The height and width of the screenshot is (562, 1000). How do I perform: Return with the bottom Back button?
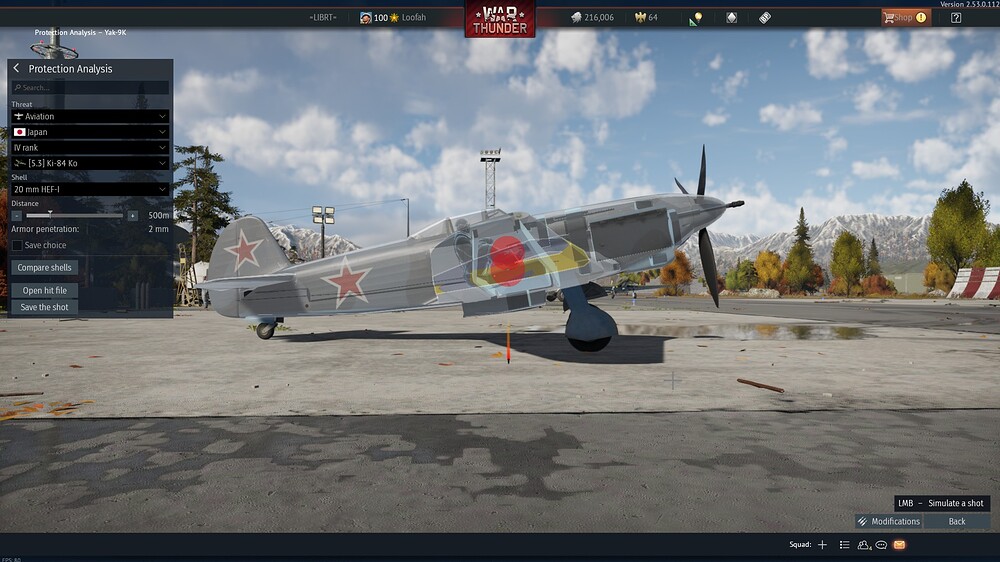point(957,521)
